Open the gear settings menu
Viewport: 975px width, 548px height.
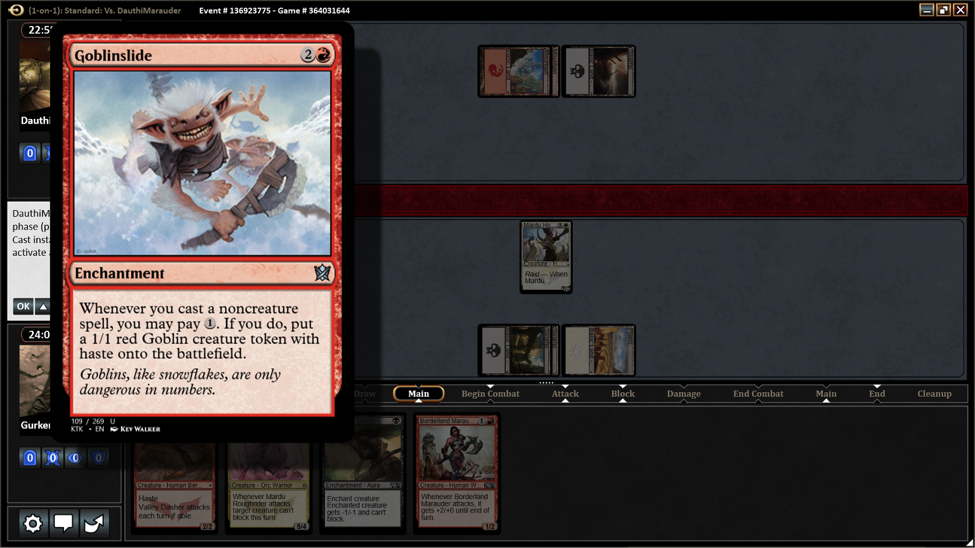pyautogui.click(x=33, y=523)
